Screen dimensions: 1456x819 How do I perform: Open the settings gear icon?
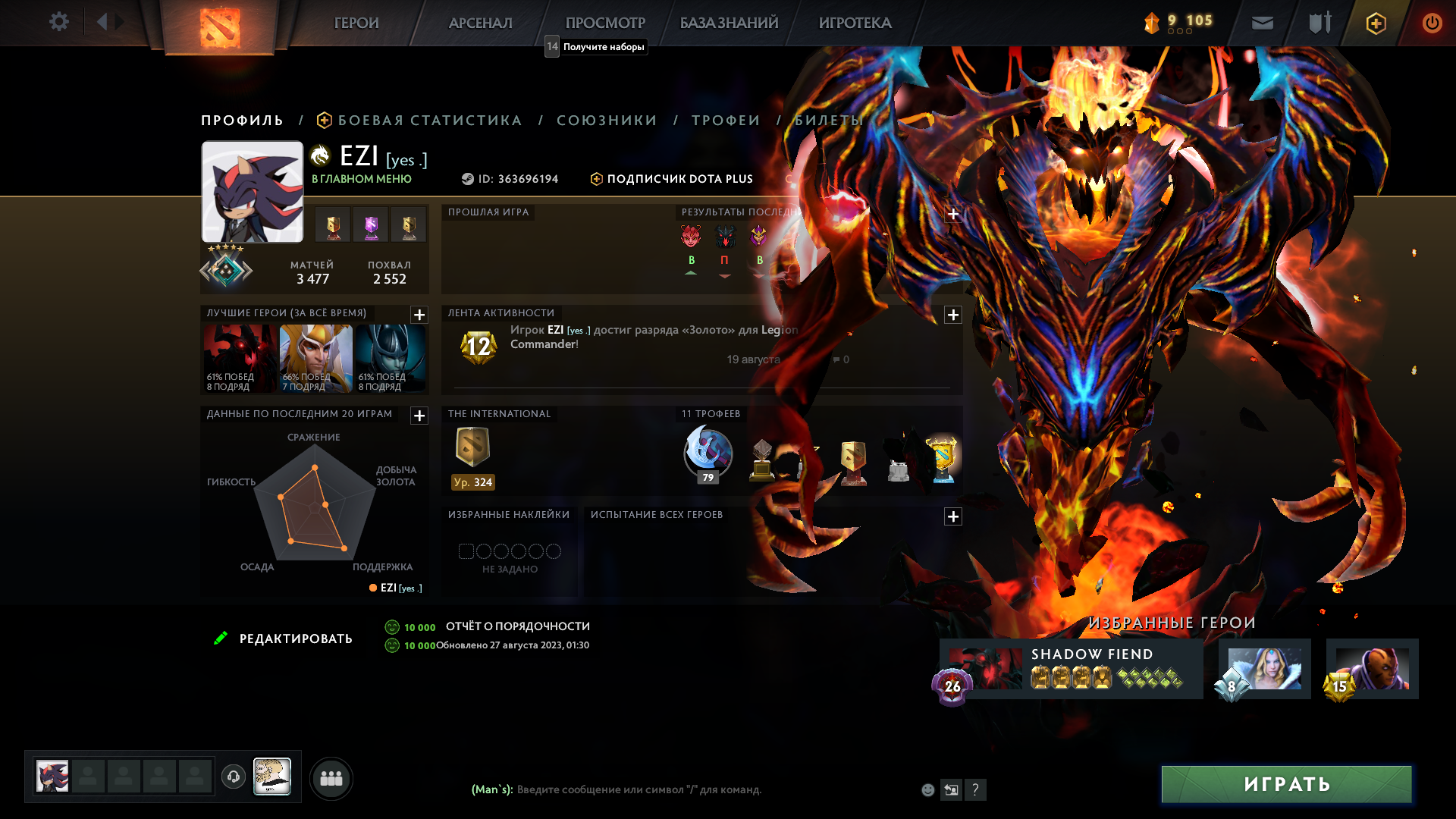(x=59, y=21)
